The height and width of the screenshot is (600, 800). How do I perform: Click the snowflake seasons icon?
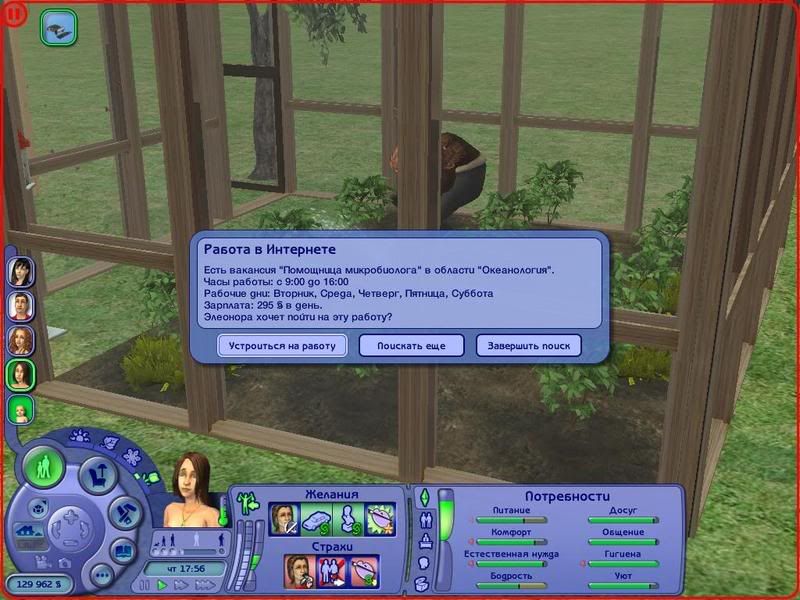(132, 457)
